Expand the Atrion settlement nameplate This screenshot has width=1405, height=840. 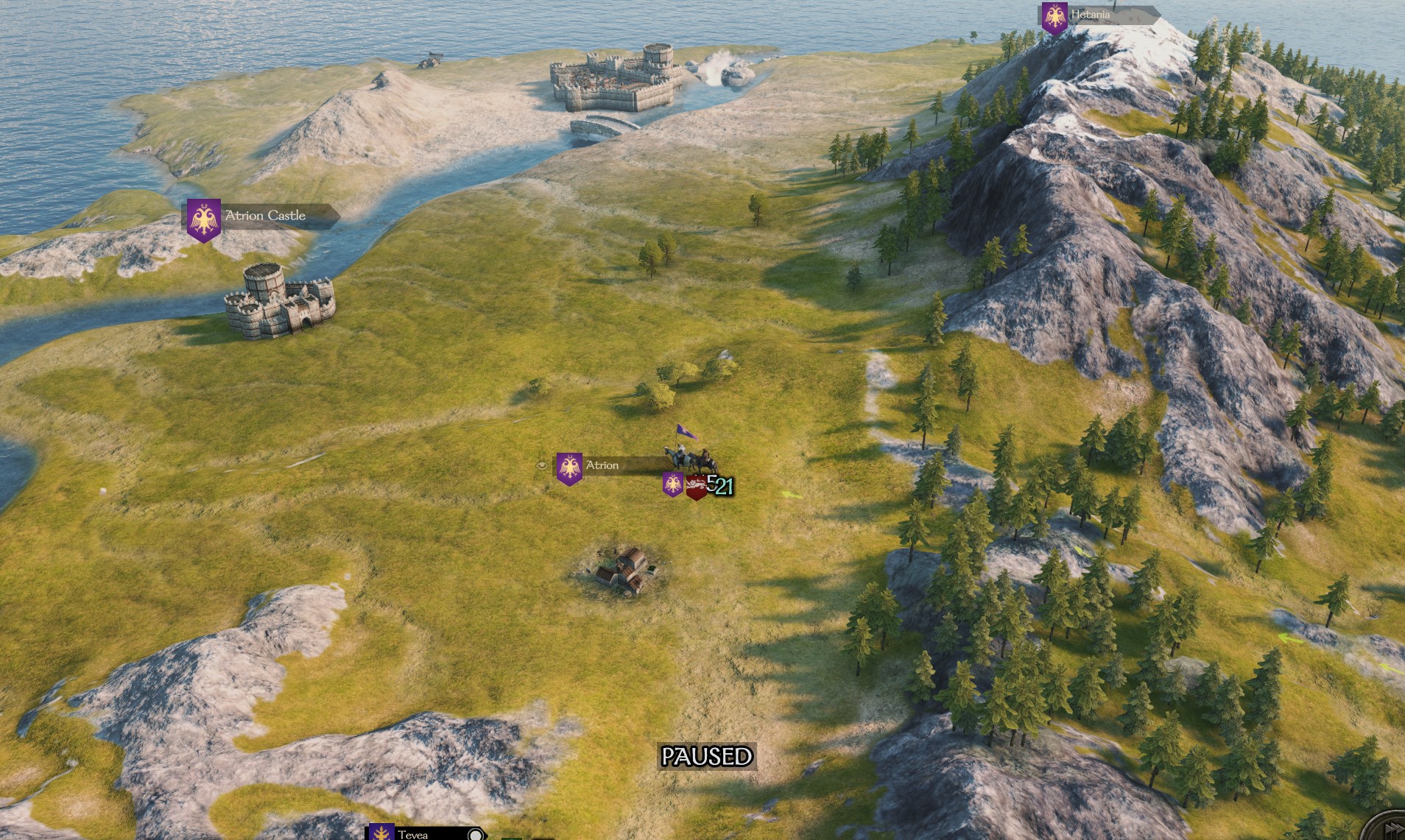coord(602,465)
